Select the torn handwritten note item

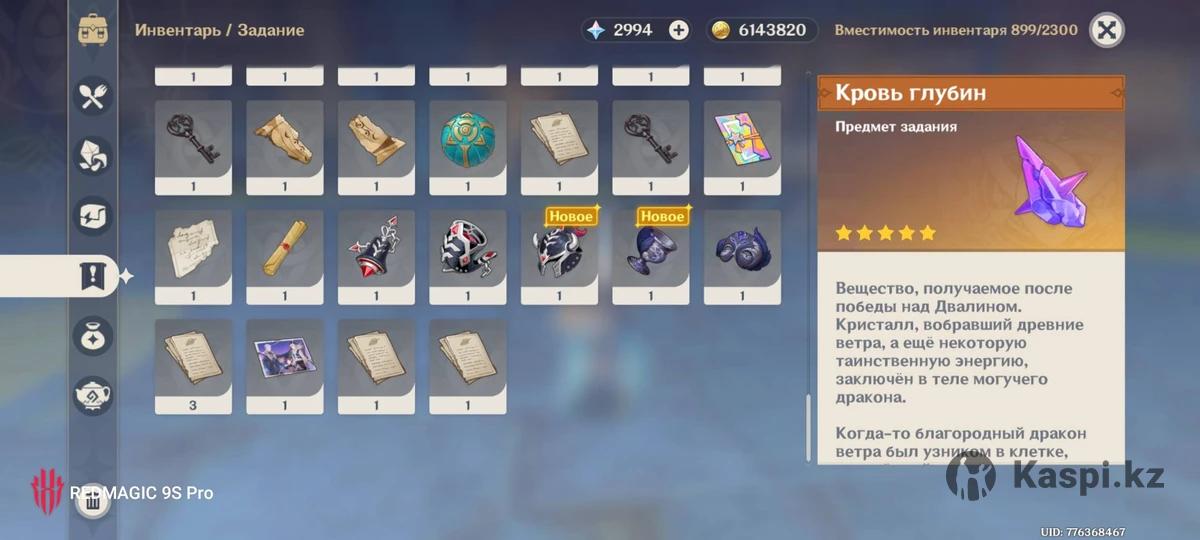[193, 250]
